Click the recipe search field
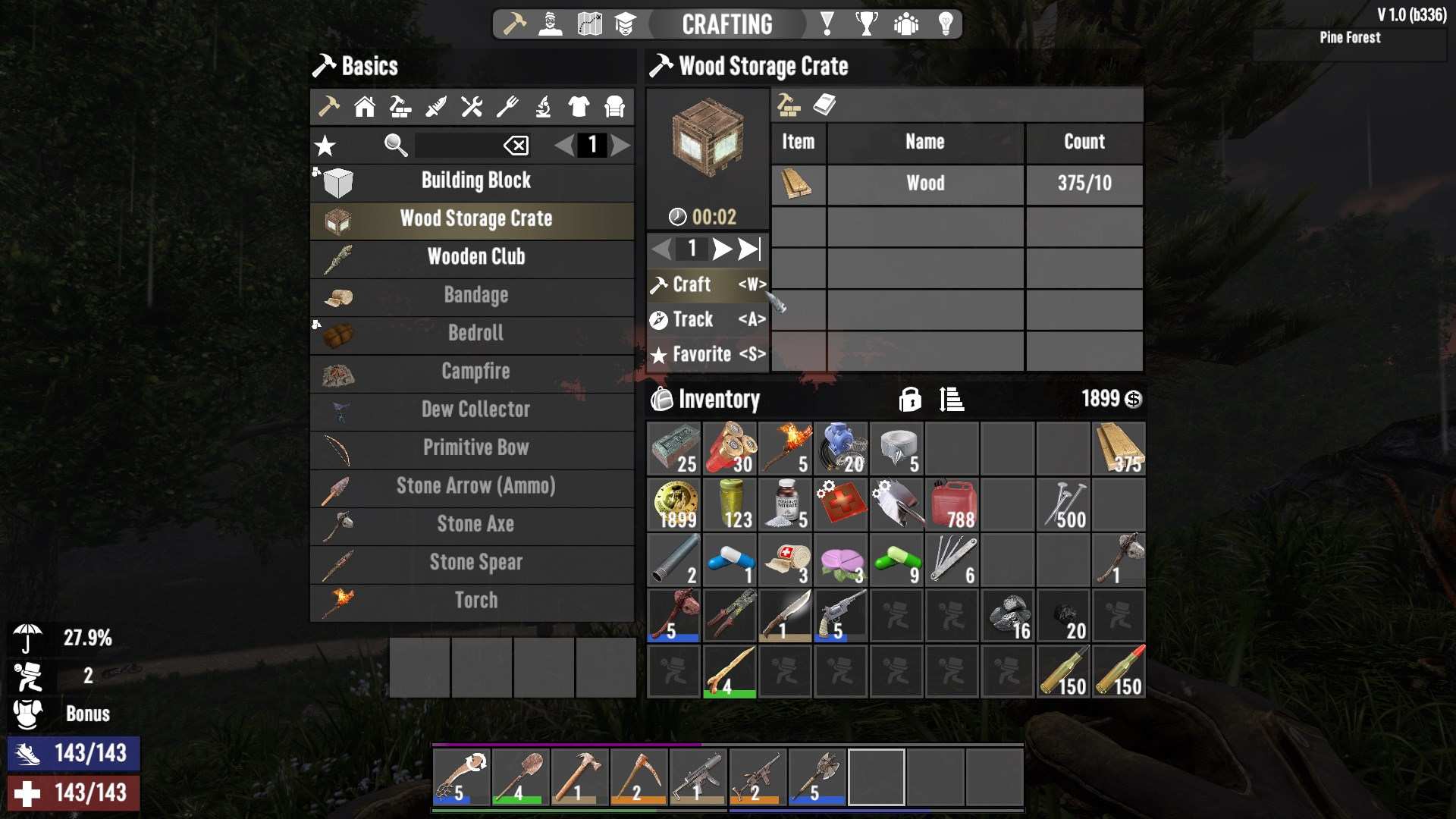This screenshot has width=1456, height=819. (457, 145)
